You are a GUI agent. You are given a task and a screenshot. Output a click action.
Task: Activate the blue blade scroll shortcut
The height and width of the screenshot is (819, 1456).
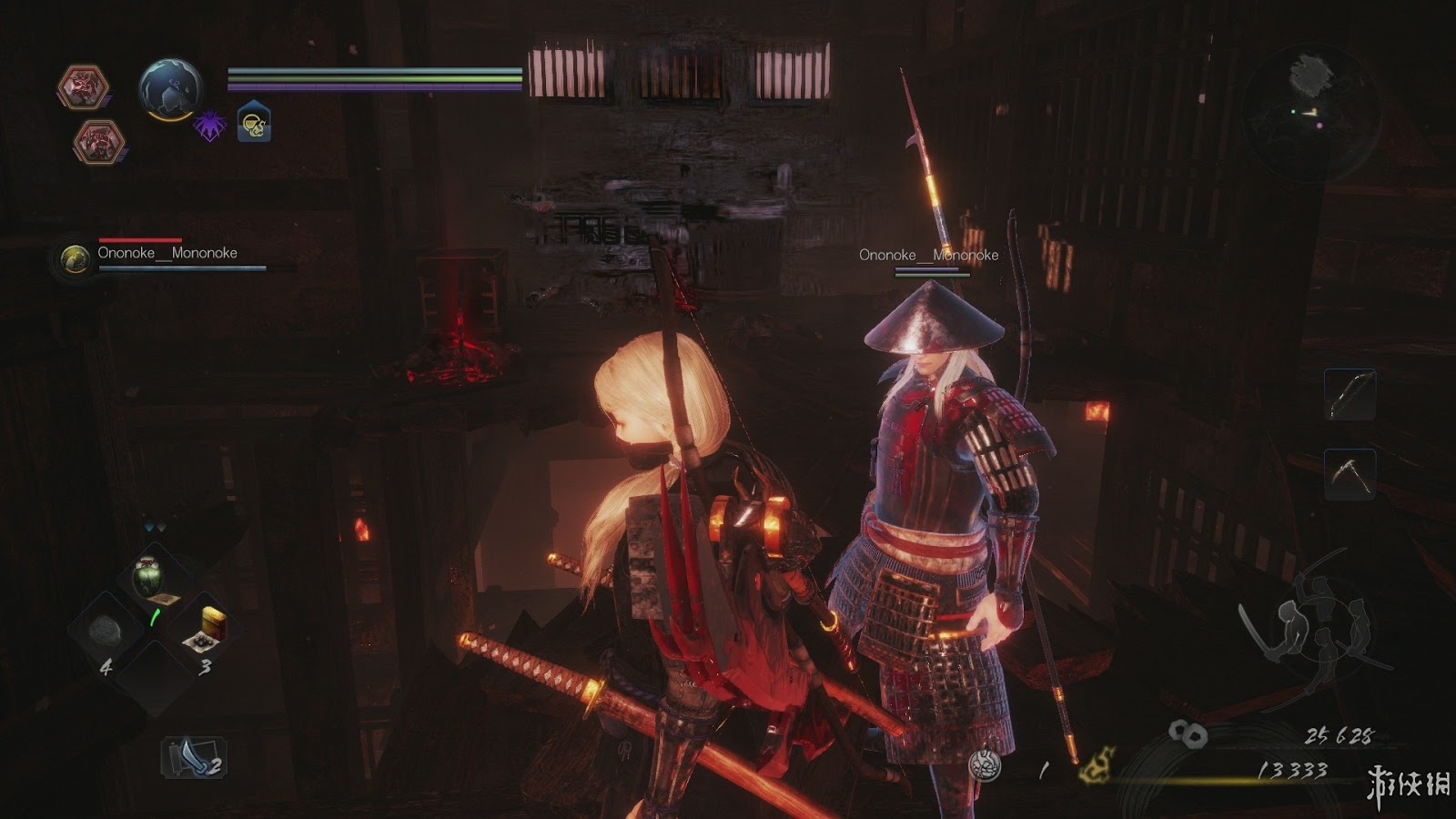point(194,757)
